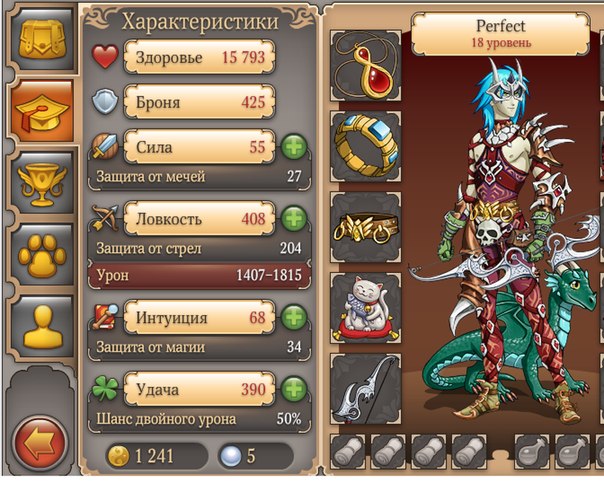Image resolution: width=604 pixels, height=483 pixels.
Task: Add a point to Ловкость
Action: pyautogui.click(x=293, y=218)
